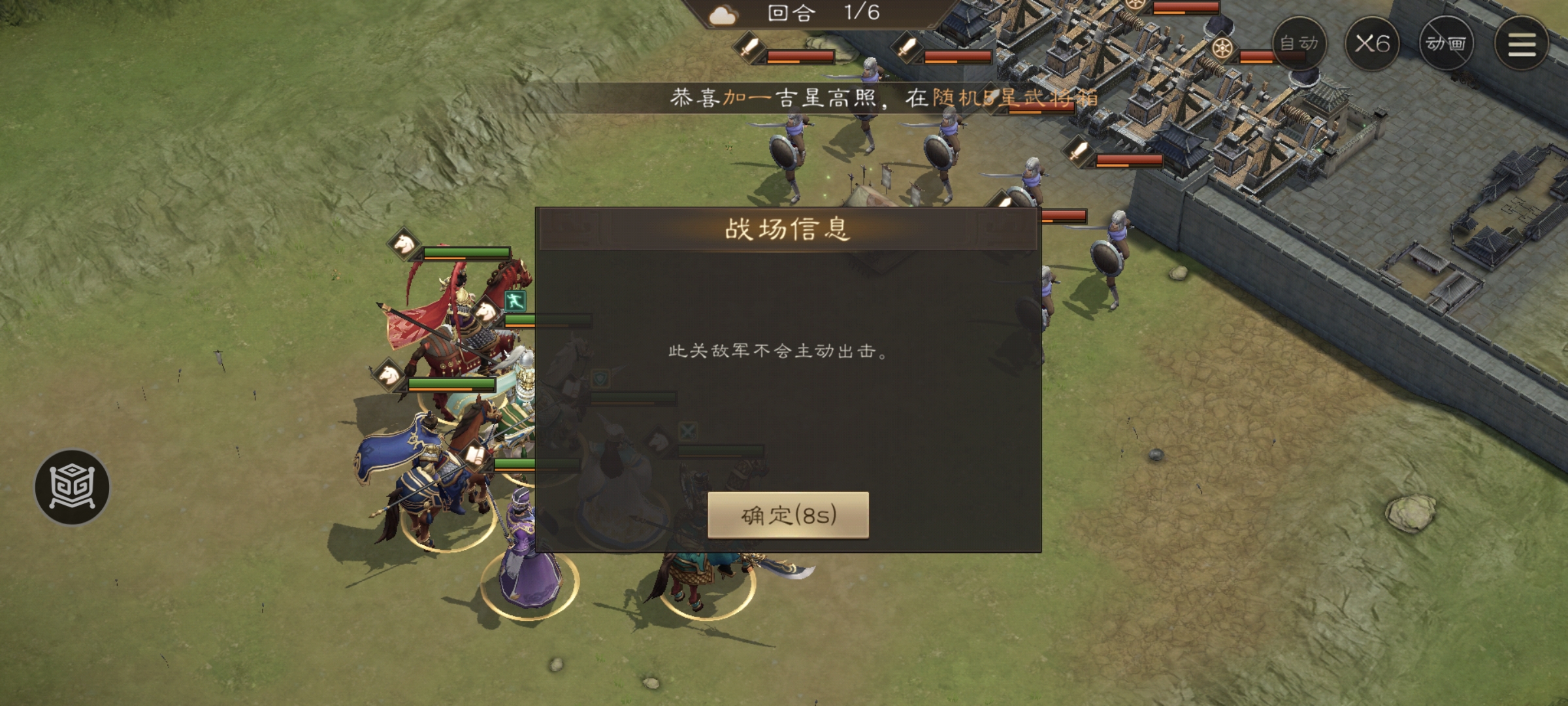The width and height of the screenshot is (1568, 706).
Task: Select the white horse cavalry unit icon
Action: [404, 245]
